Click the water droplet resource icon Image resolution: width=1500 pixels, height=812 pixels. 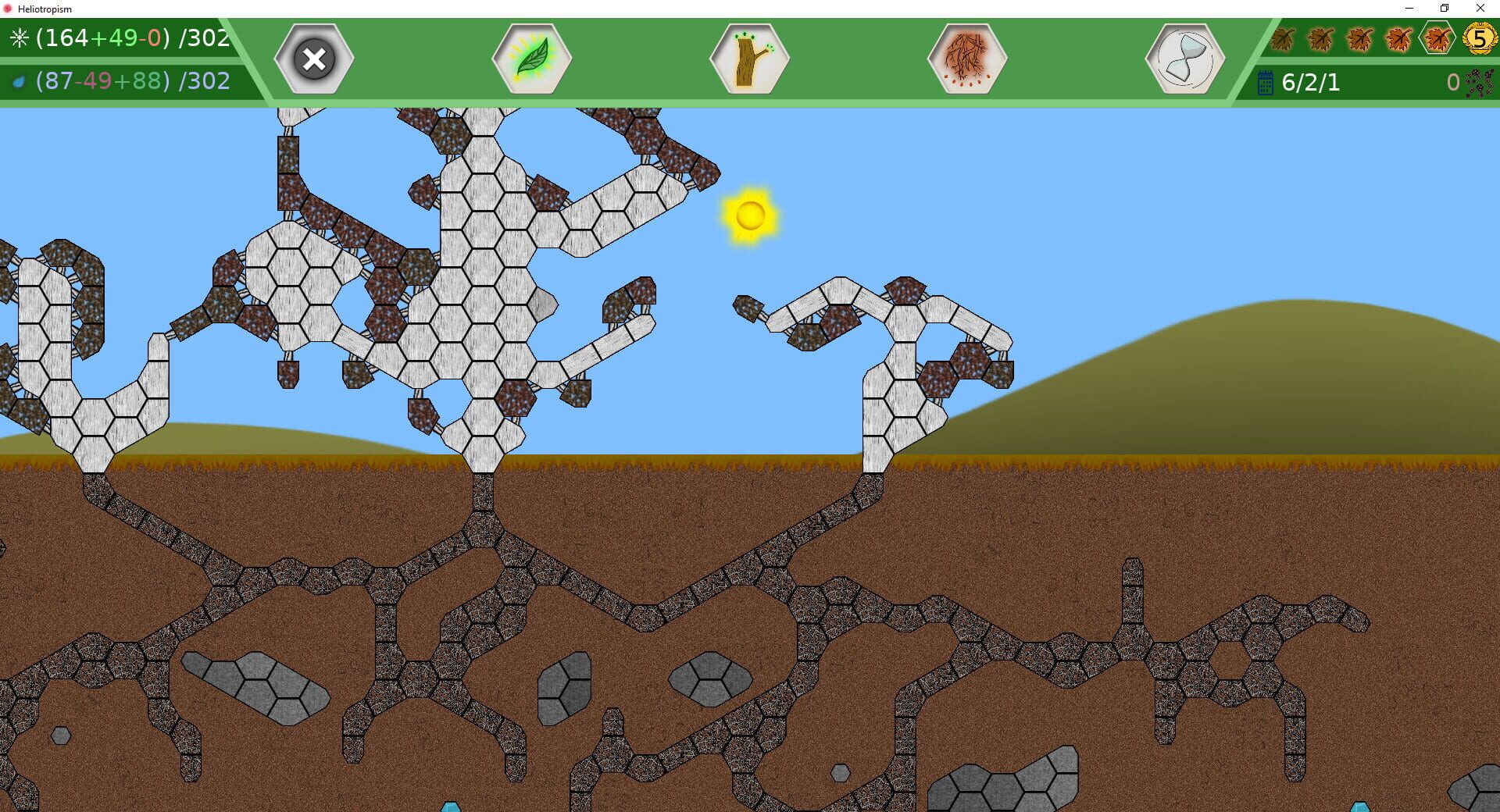pyautogui.click(x=17, y=80)
